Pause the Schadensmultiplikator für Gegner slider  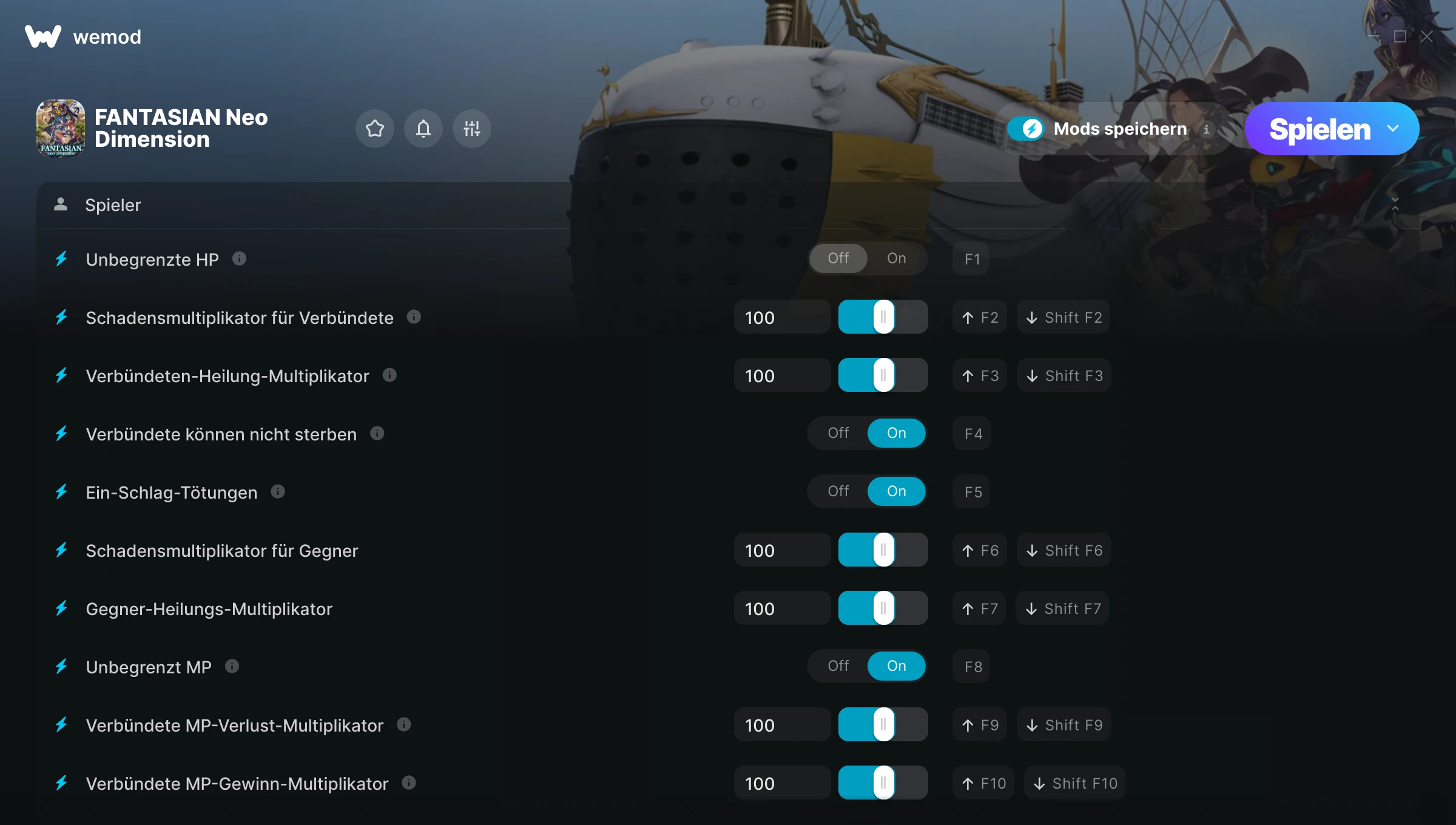[x=883, y=550]
